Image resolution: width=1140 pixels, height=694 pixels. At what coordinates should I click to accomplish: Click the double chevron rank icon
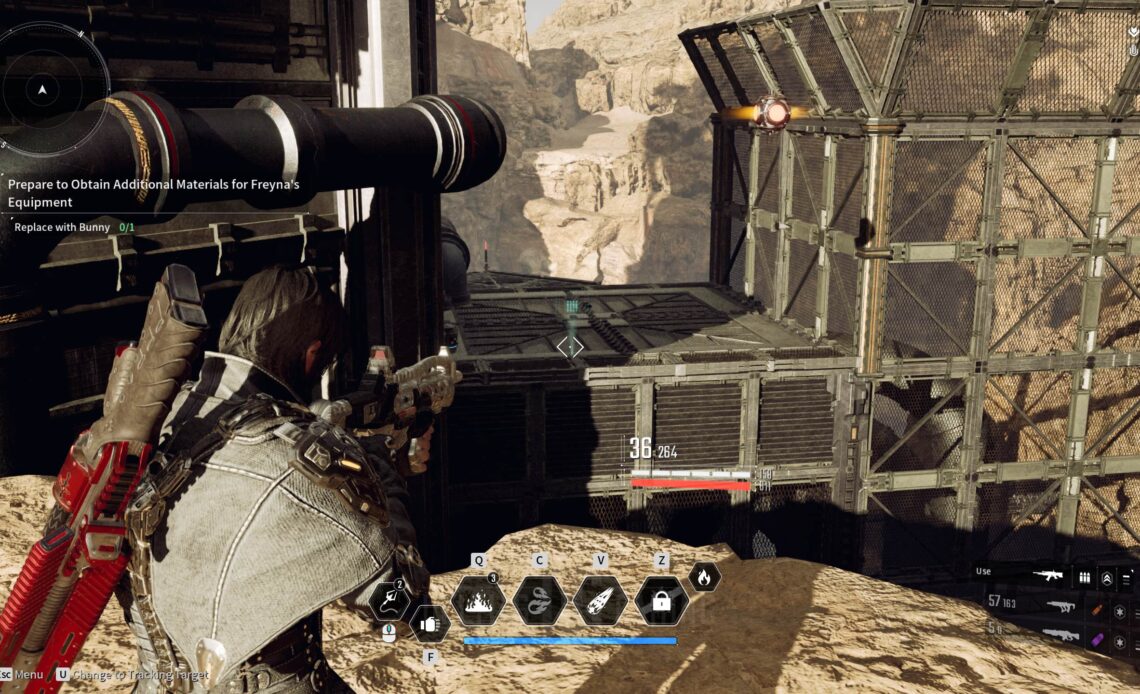1106,578
